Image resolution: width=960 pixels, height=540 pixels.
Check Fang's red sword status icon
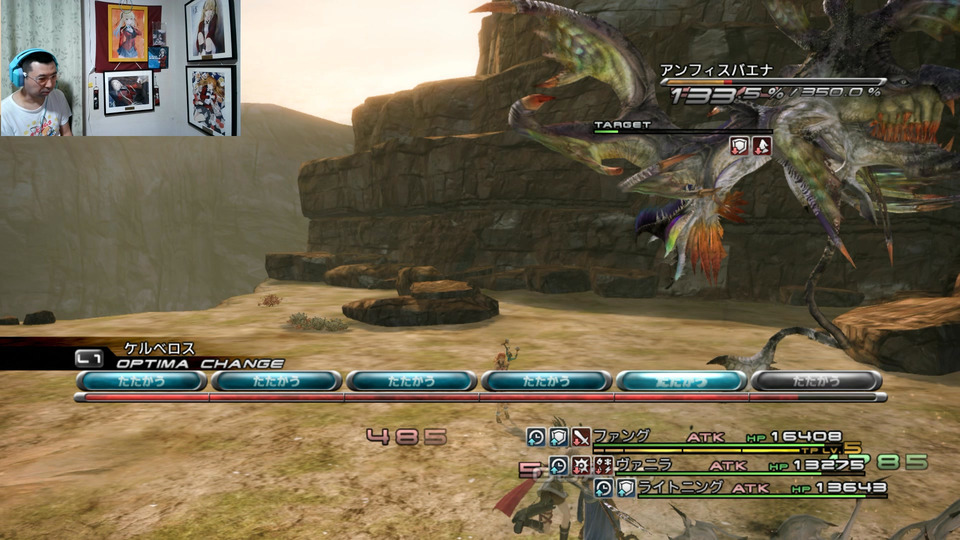click(581, 437)
